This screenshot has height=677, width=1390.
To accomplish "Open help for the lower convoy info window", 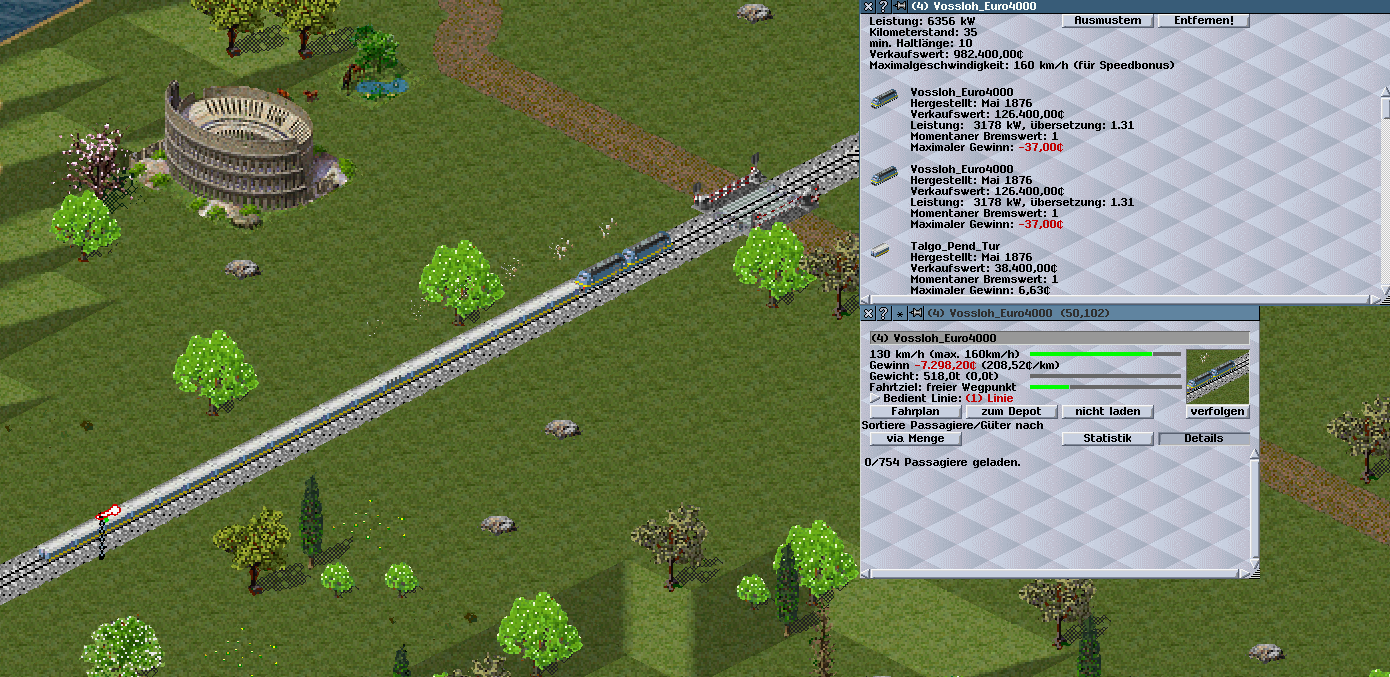I will (883, 313).
